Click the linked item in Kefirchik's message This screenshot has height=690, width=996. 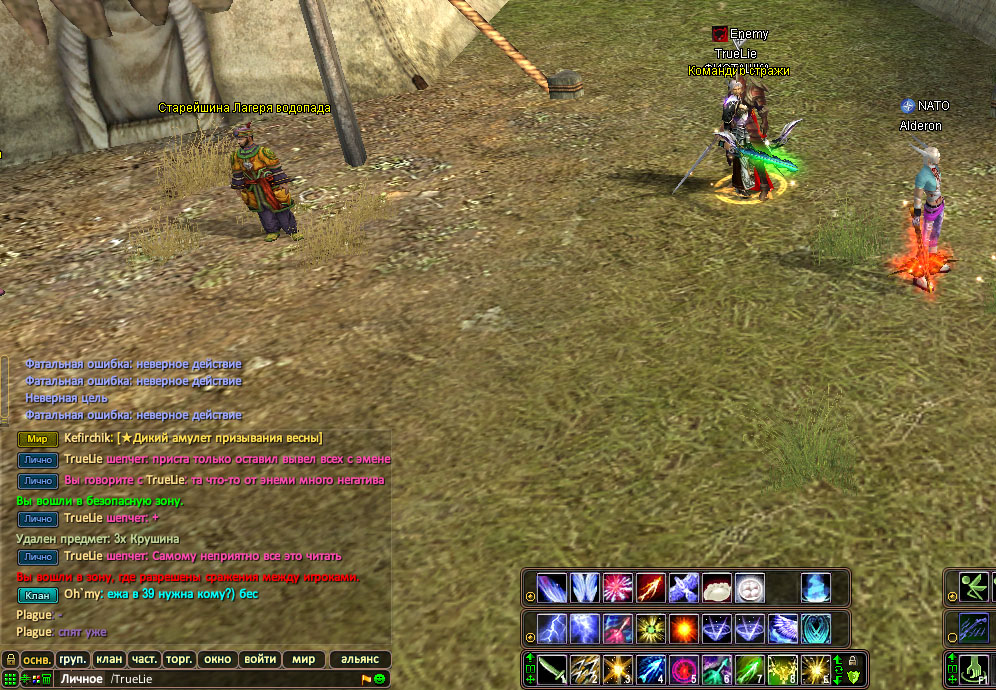220,438
